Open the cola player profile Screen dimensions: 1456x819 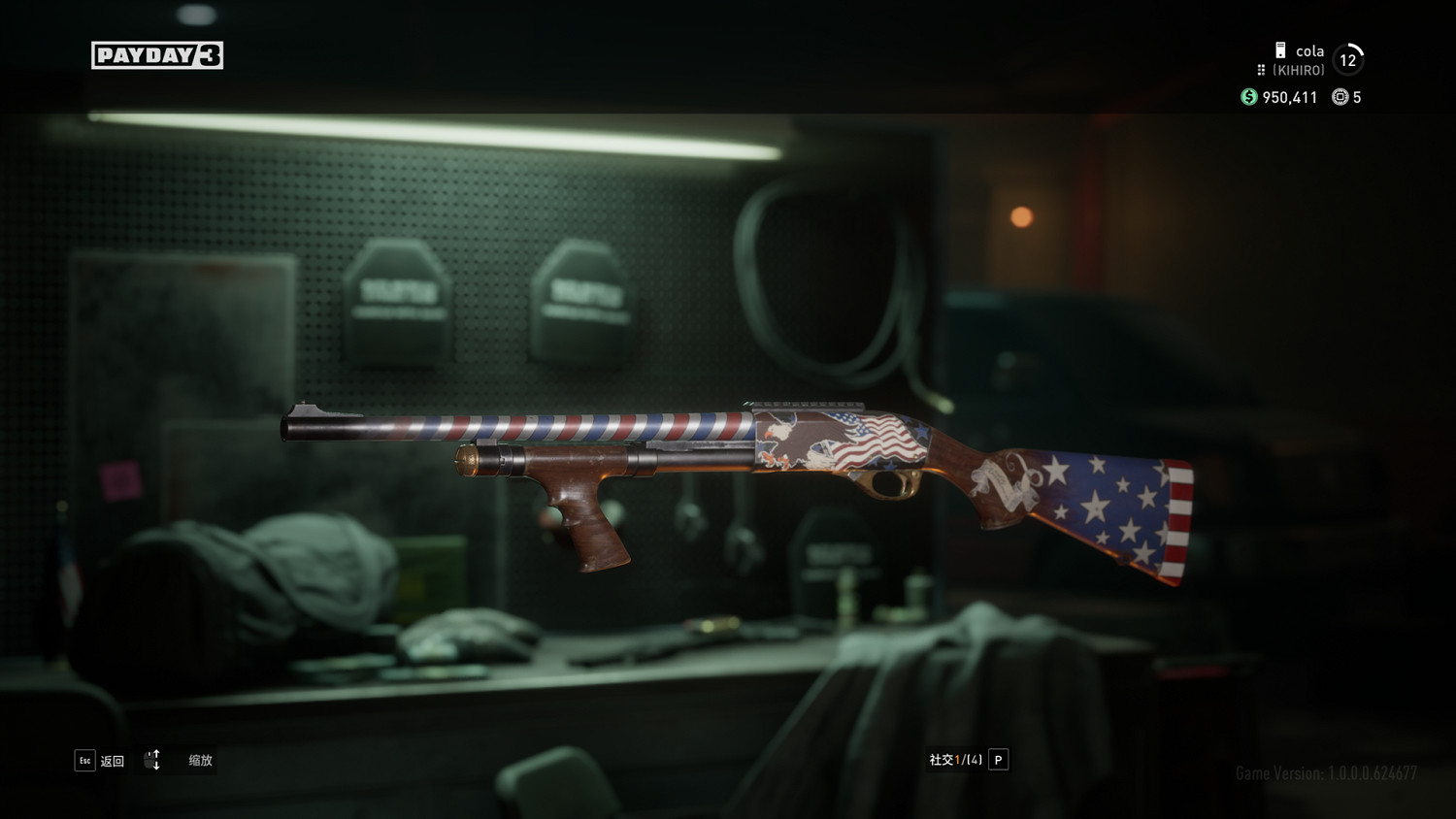[x=1308, y=51]
